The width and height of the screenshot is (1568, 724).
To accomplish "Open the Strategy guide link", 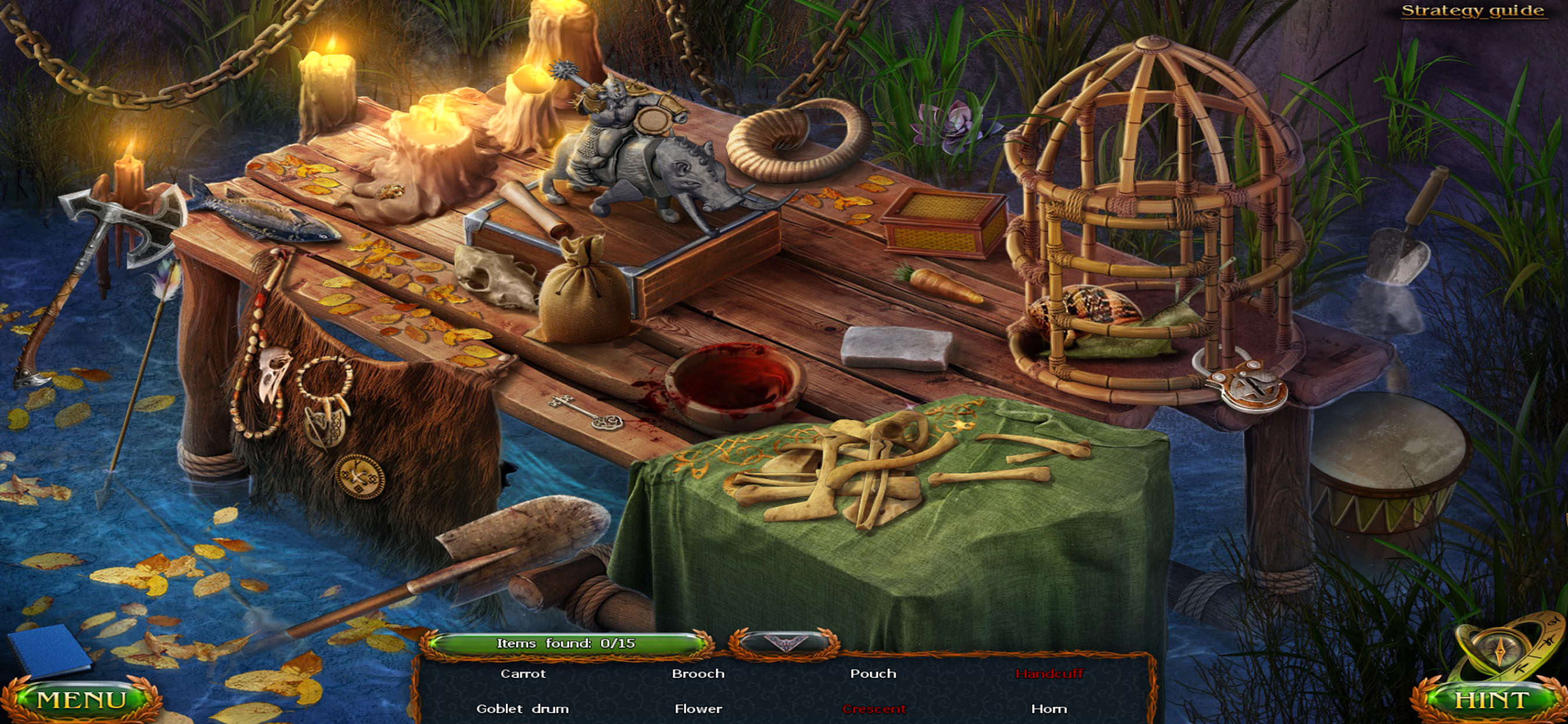I will tap(1472, 11).
